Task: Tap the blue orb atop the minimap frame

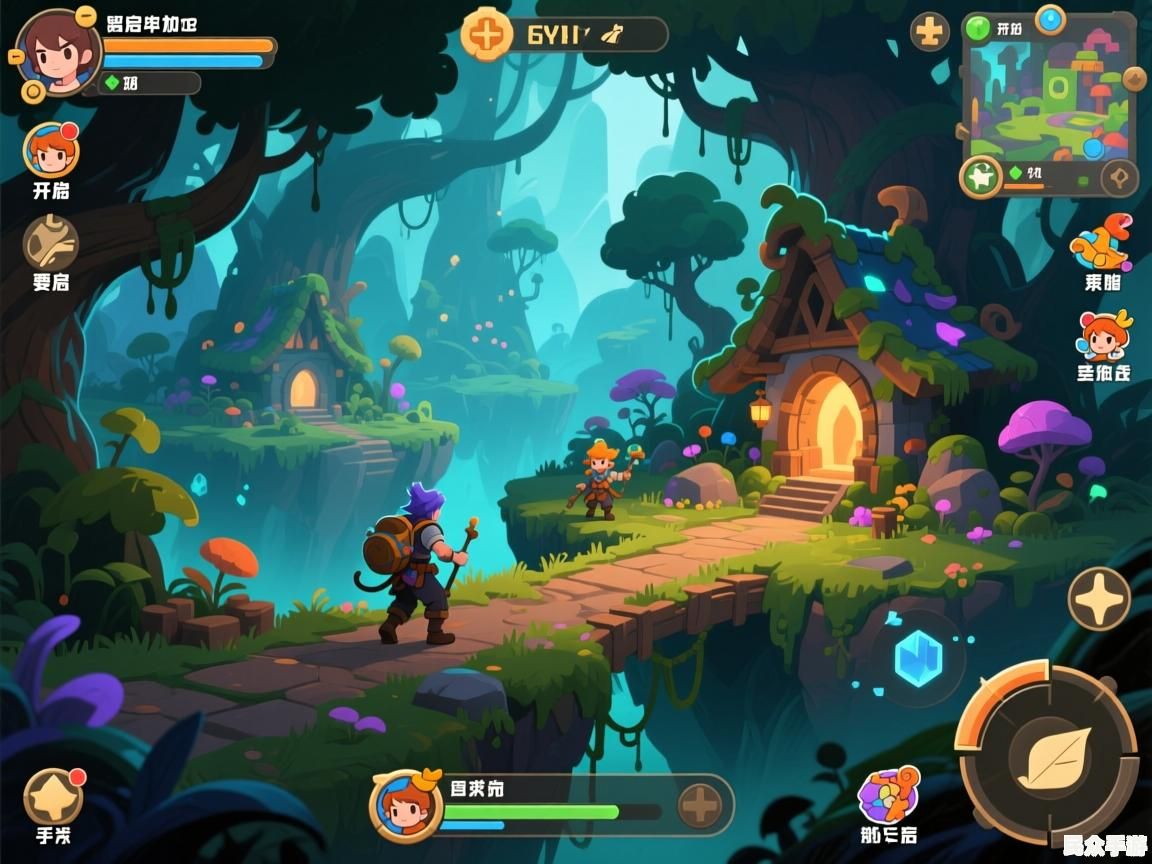Action: 1050,18
